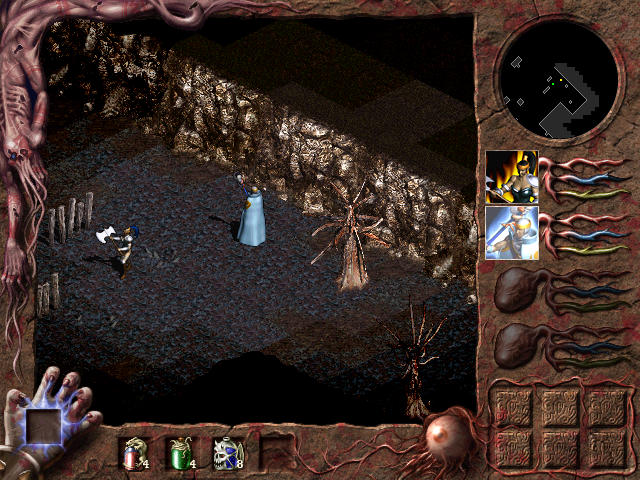Use the blue skull potion

point(225,453)
